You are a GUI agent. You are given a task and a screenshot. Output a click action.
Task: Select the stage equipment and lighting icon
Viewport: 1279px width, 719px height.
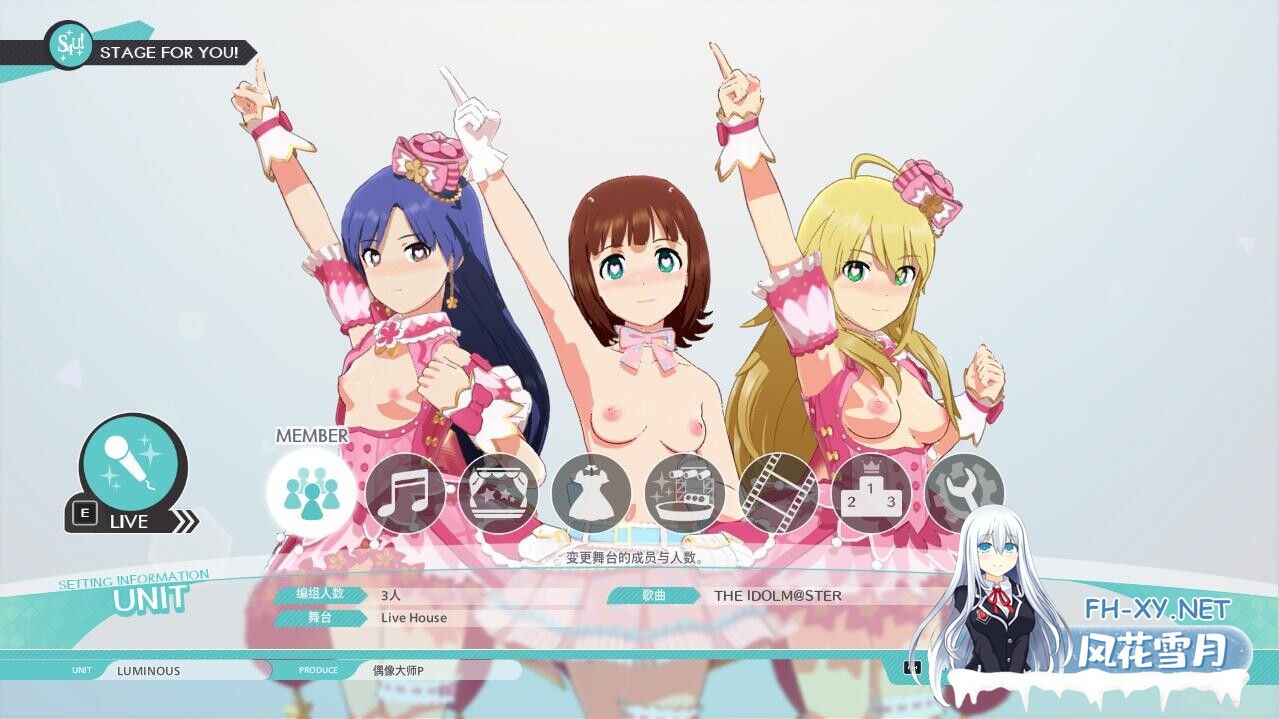click(x=685, y=493)
